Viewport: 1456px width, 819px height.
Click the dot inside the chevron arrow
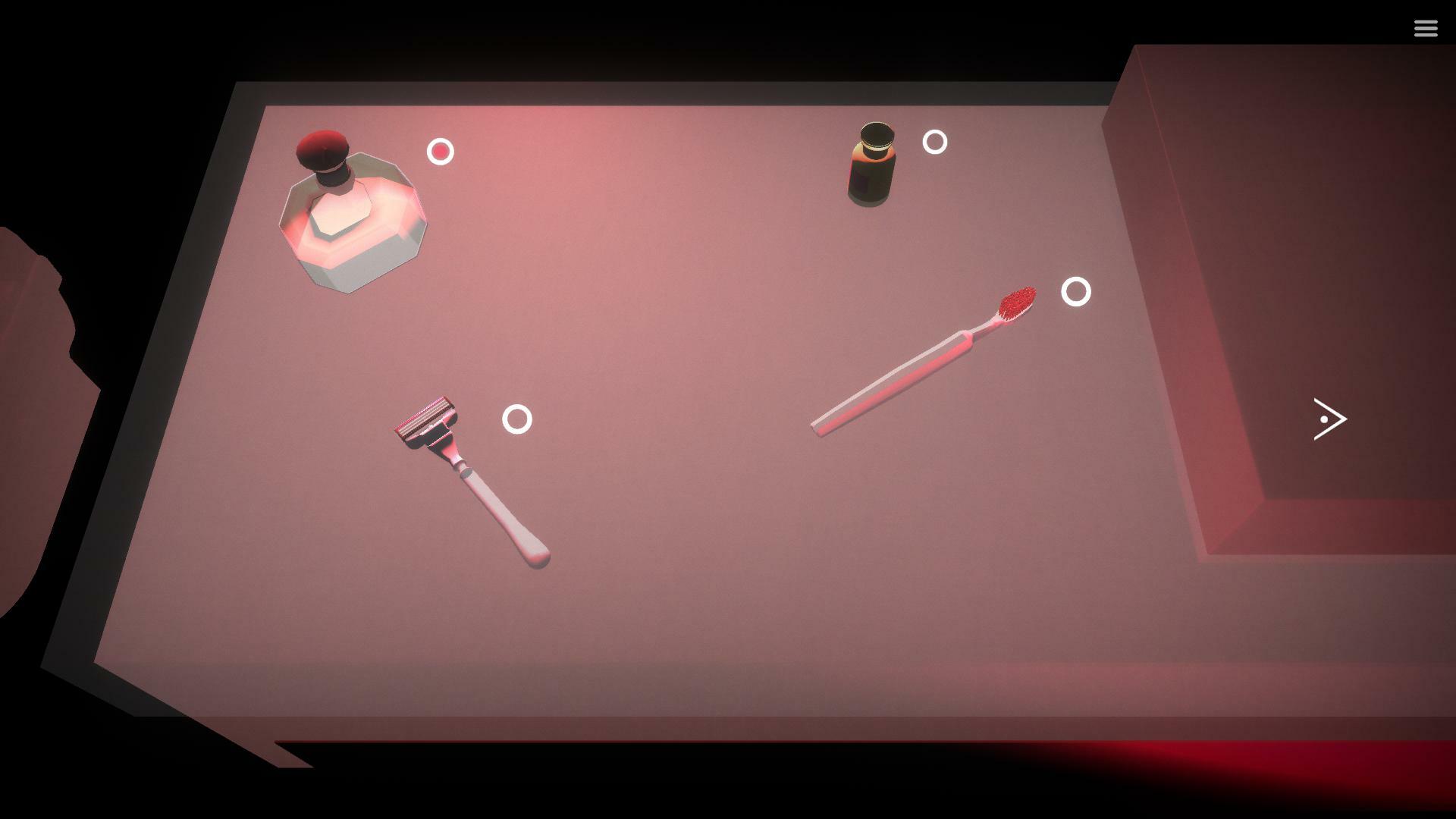tap(1326, 419)
